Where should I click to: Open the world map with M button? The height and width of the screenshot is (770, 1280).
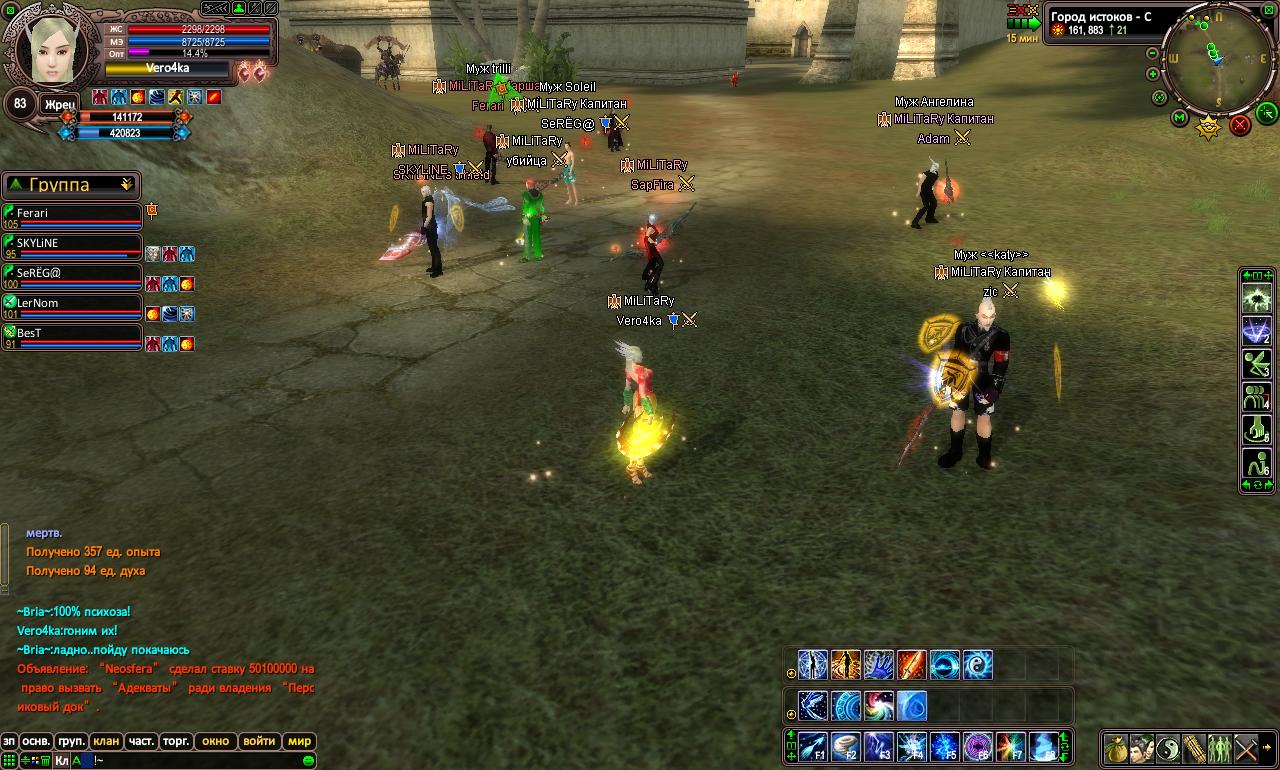[1180, 118]
